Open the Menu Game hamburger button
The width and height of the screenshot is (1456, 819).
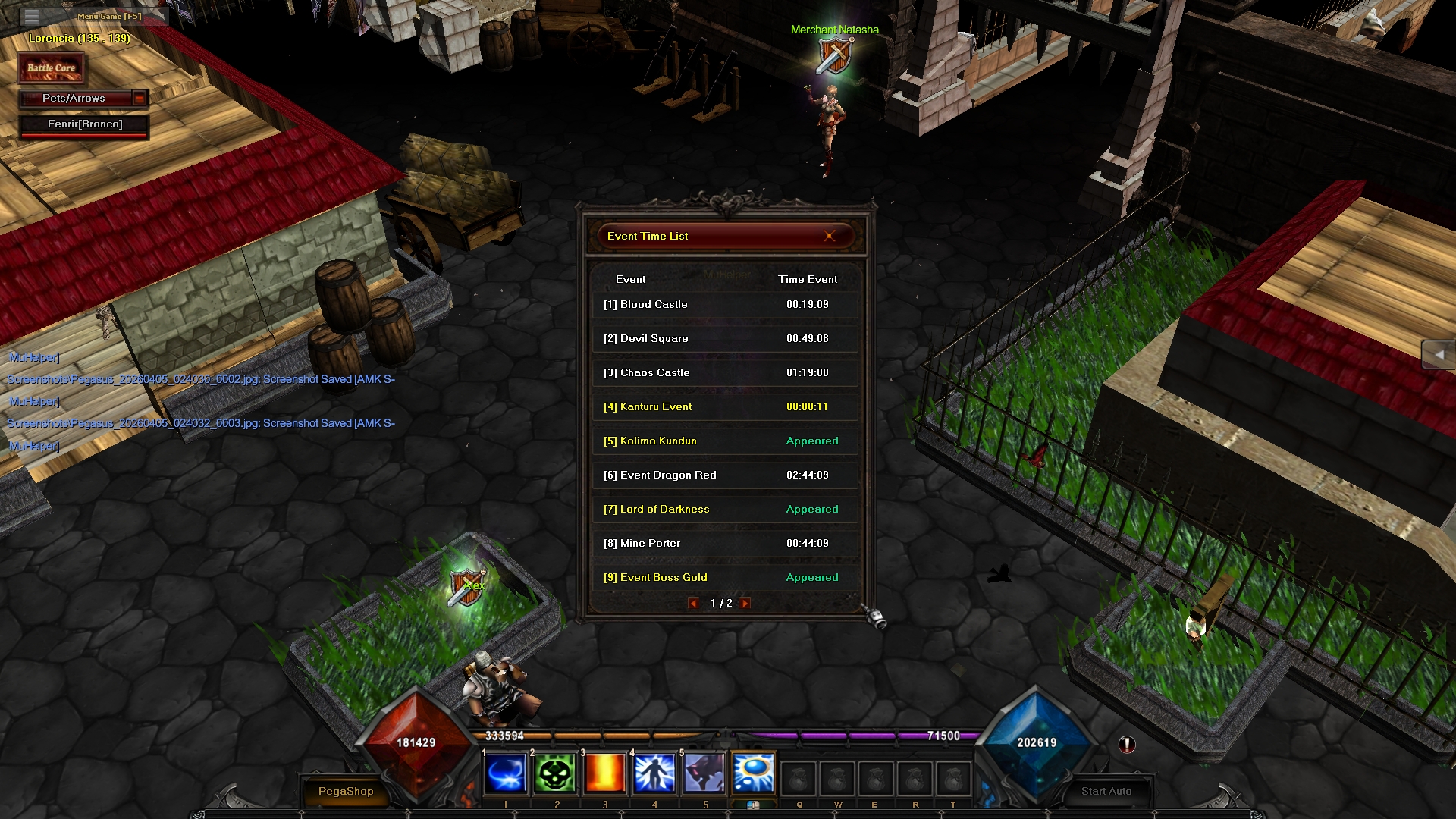point(32,16)
